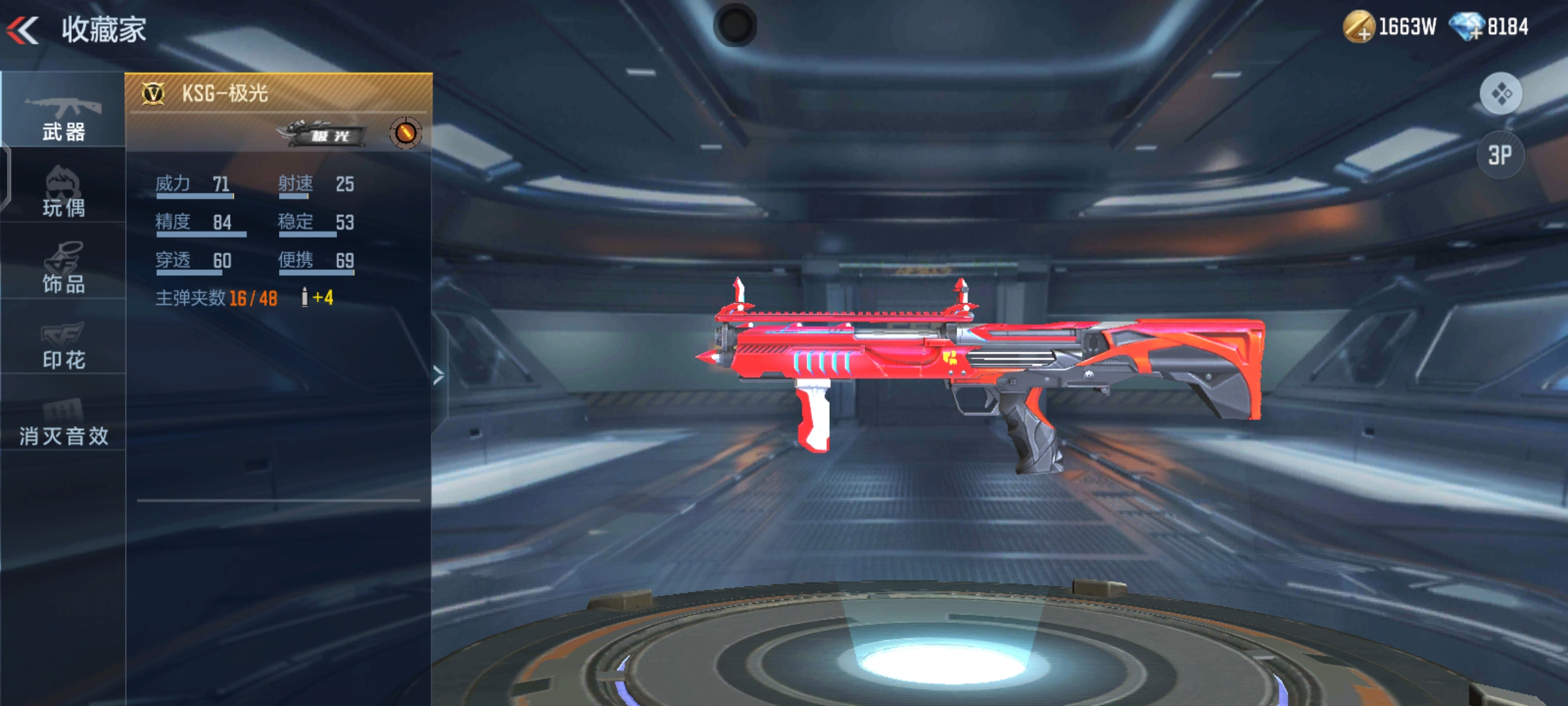Select the 饰品 accessories tab
Image resolution: width=1568 pixels, height=706 pixels.
coord(63,268)
